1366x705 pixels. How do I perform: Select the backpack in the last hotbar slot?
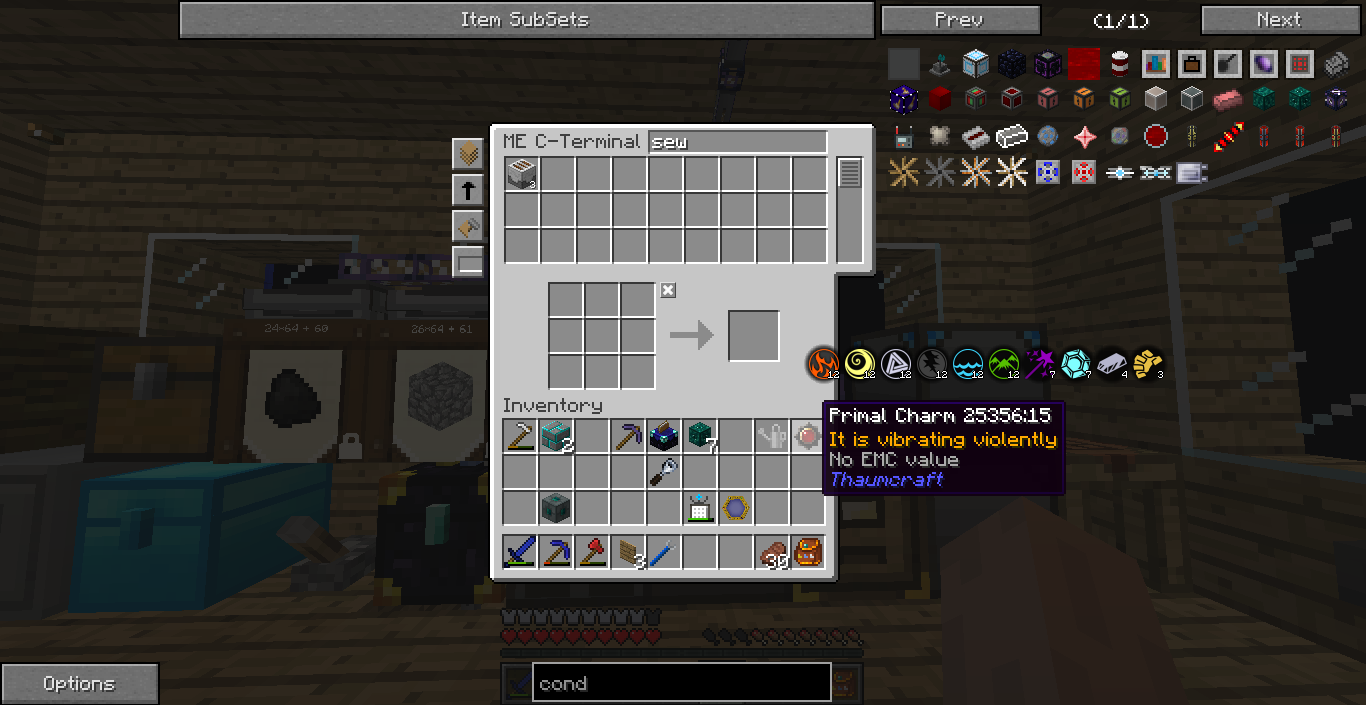tap(808, 552)
